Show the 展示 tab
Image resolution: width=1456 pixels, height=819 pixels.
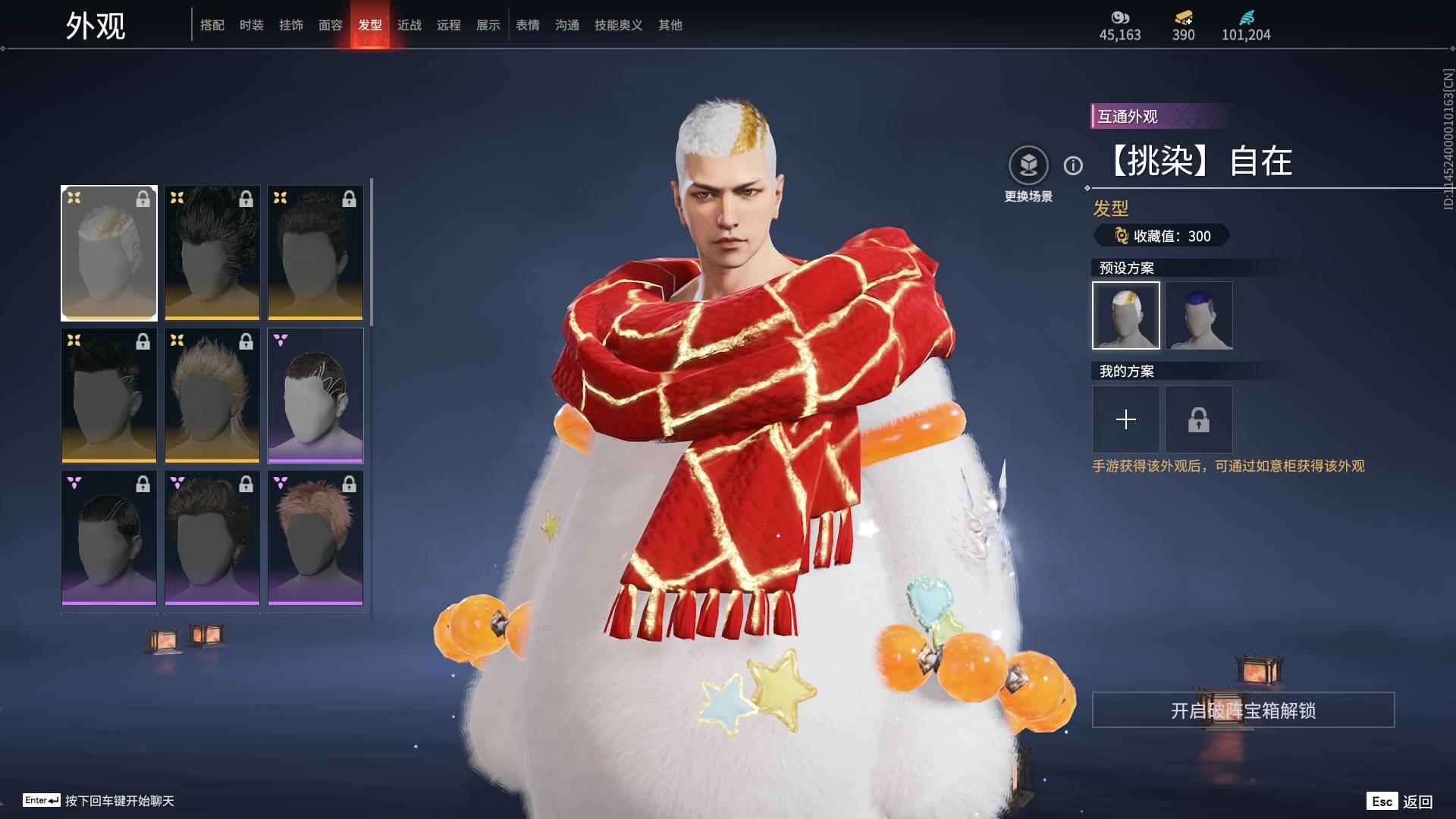point(488,25)
